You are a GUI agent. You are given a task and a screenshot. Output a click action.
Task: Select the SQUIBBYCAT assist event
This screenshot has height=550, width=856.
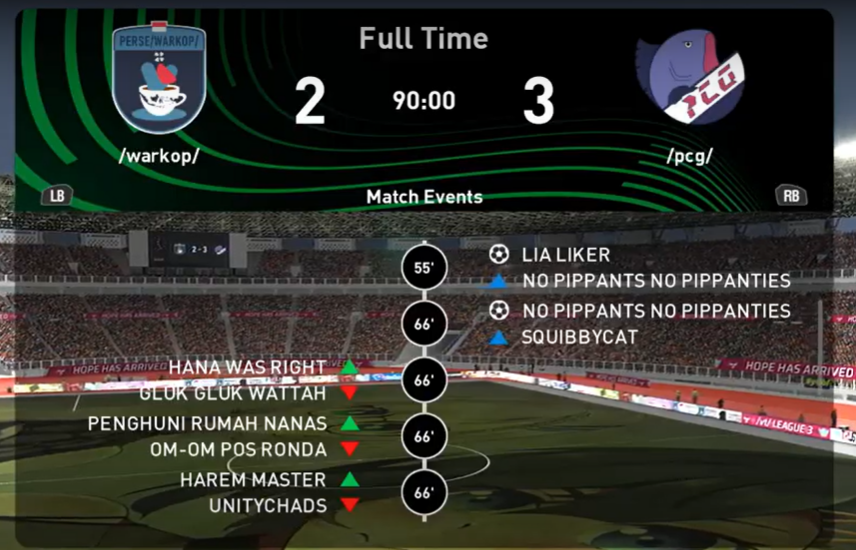point(579,338)
